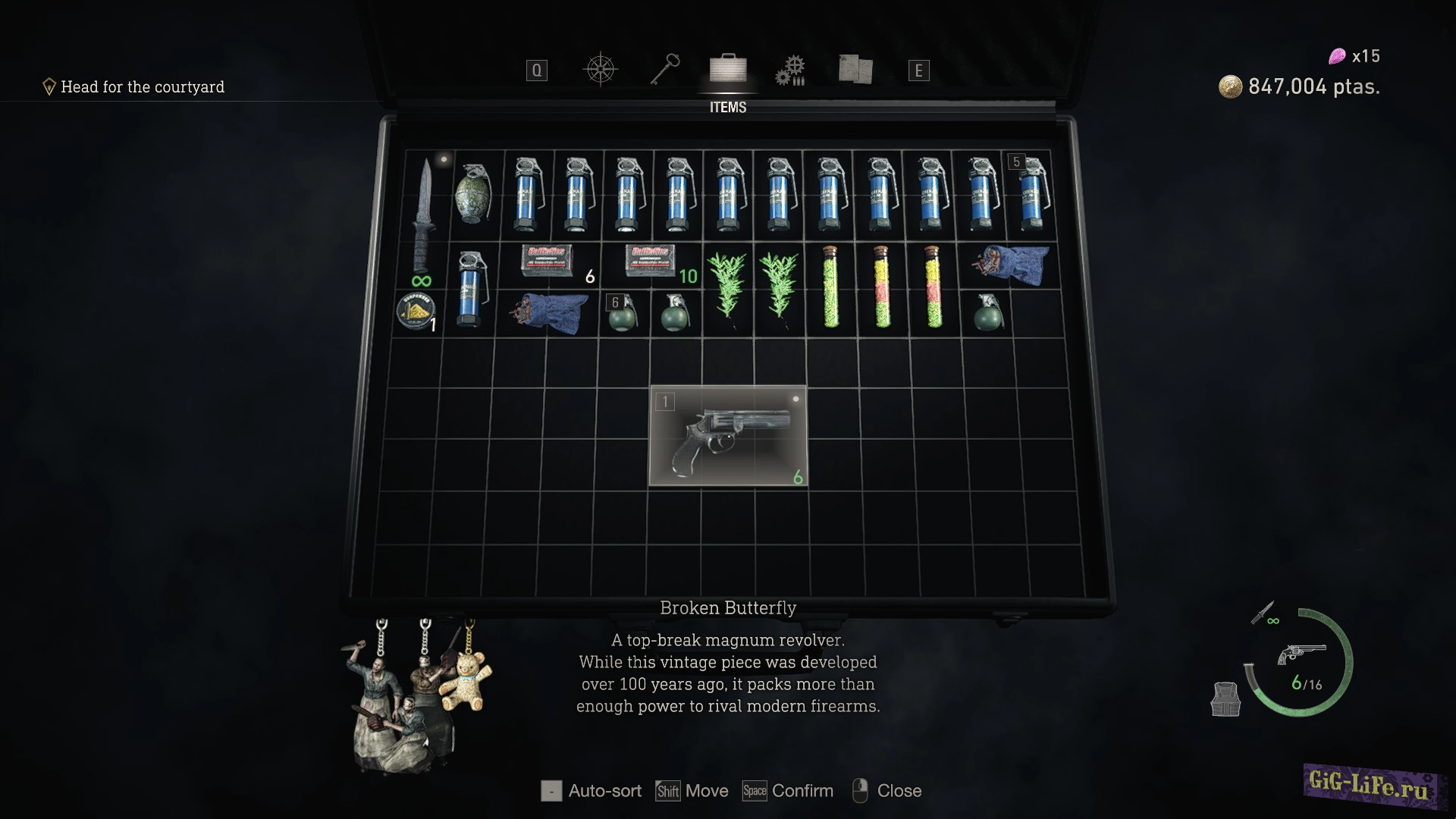
Task: Select the flash grenade with shortcut 5
Action: tap(1031, 193)
